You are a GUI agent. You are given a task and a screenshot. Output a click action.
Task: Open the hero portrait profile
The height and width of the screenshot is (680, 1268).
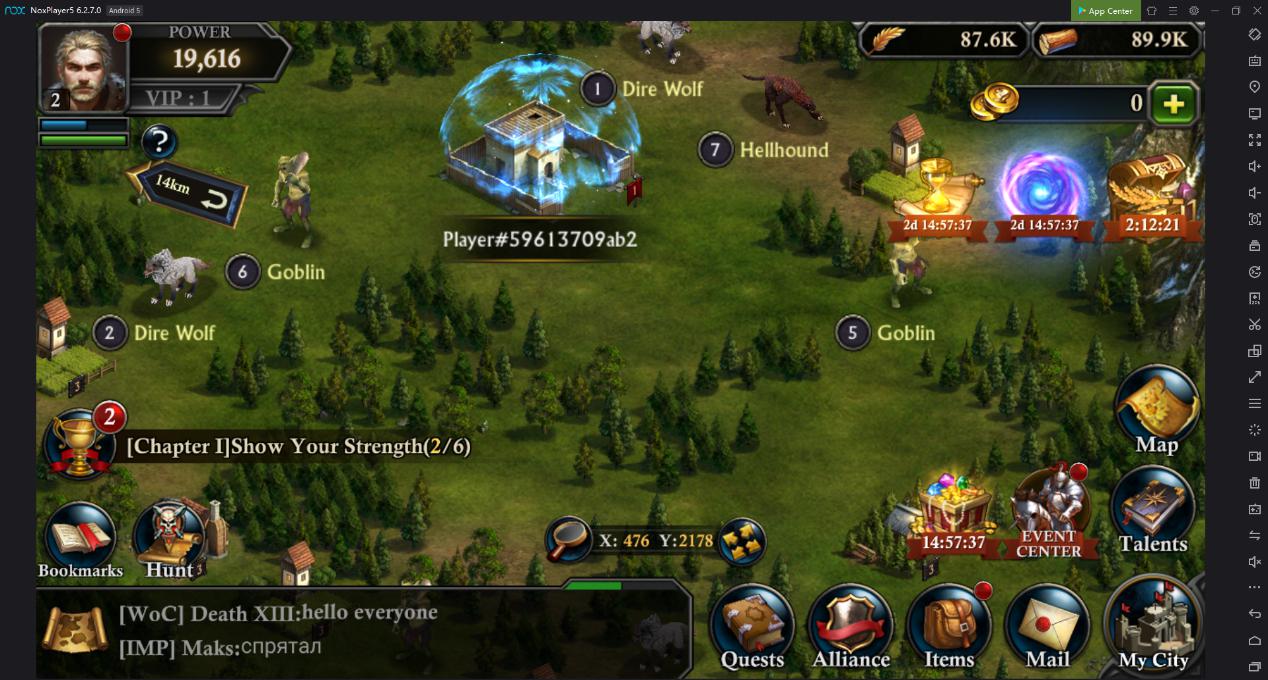click(x=84, y=68)
